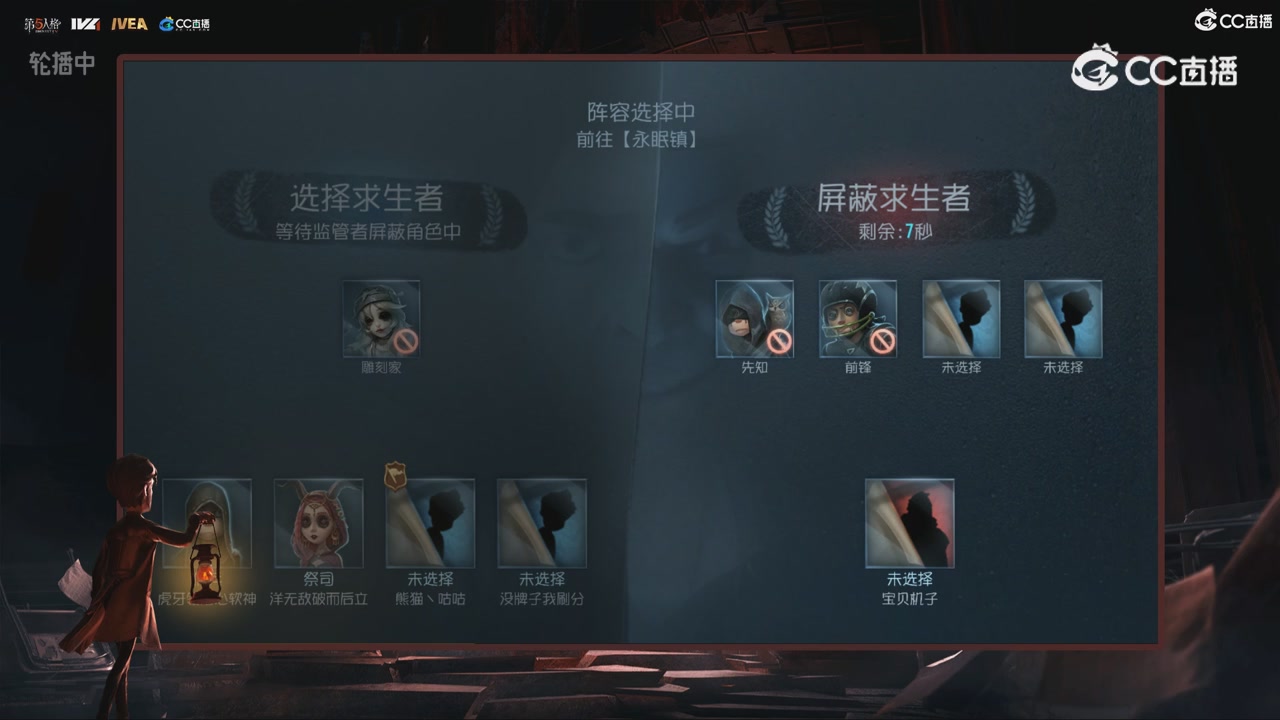Click the 选择求生者 banner

(x=368, y=199)
